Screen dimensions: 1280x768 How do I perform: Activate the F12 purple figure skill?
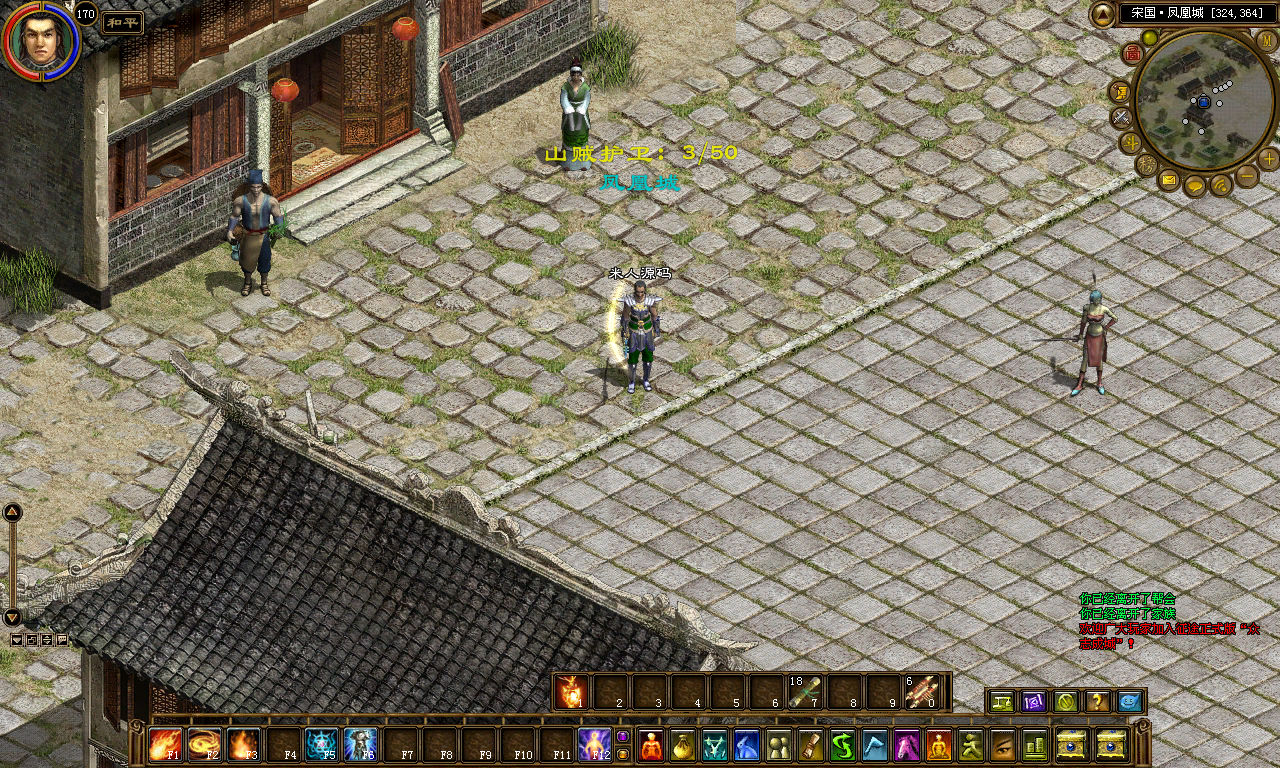tap(594, 745)
